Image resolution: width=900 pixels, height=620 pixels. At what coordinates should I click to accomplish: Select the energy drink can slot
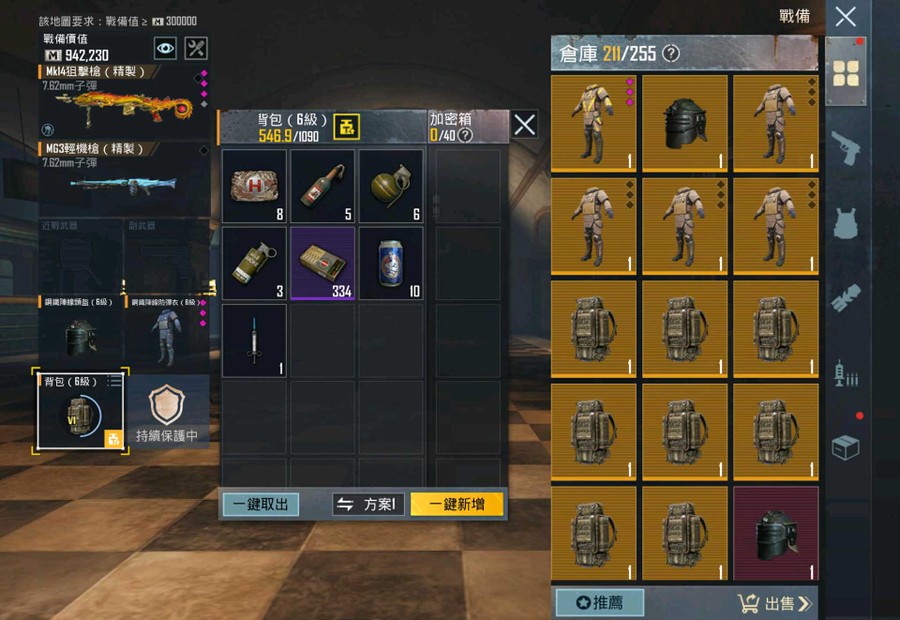pos(391,263)
